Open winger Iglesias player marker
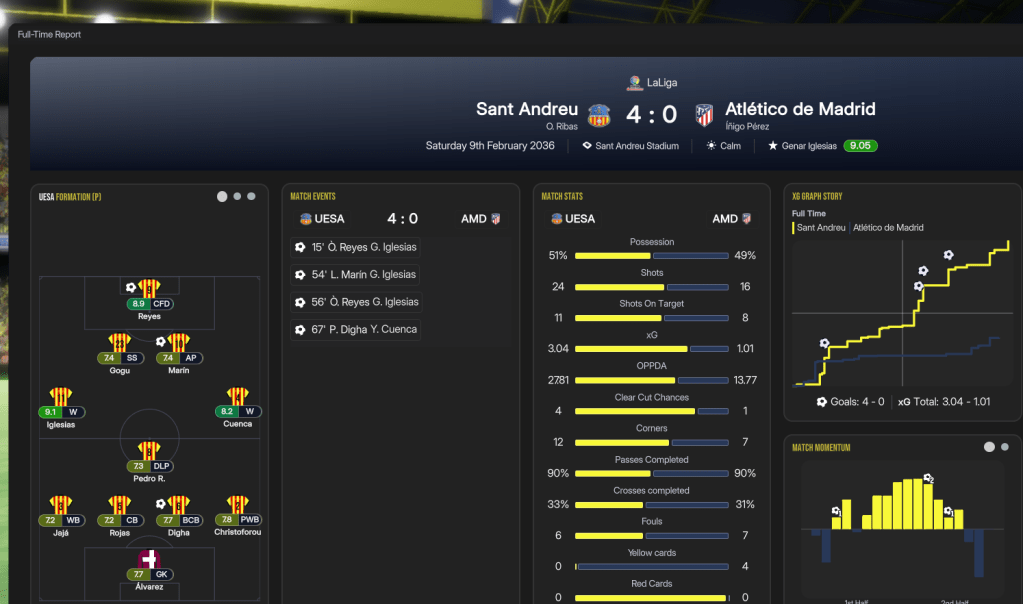The height and width of the screenshot is (604, 1023). point(60,398)
